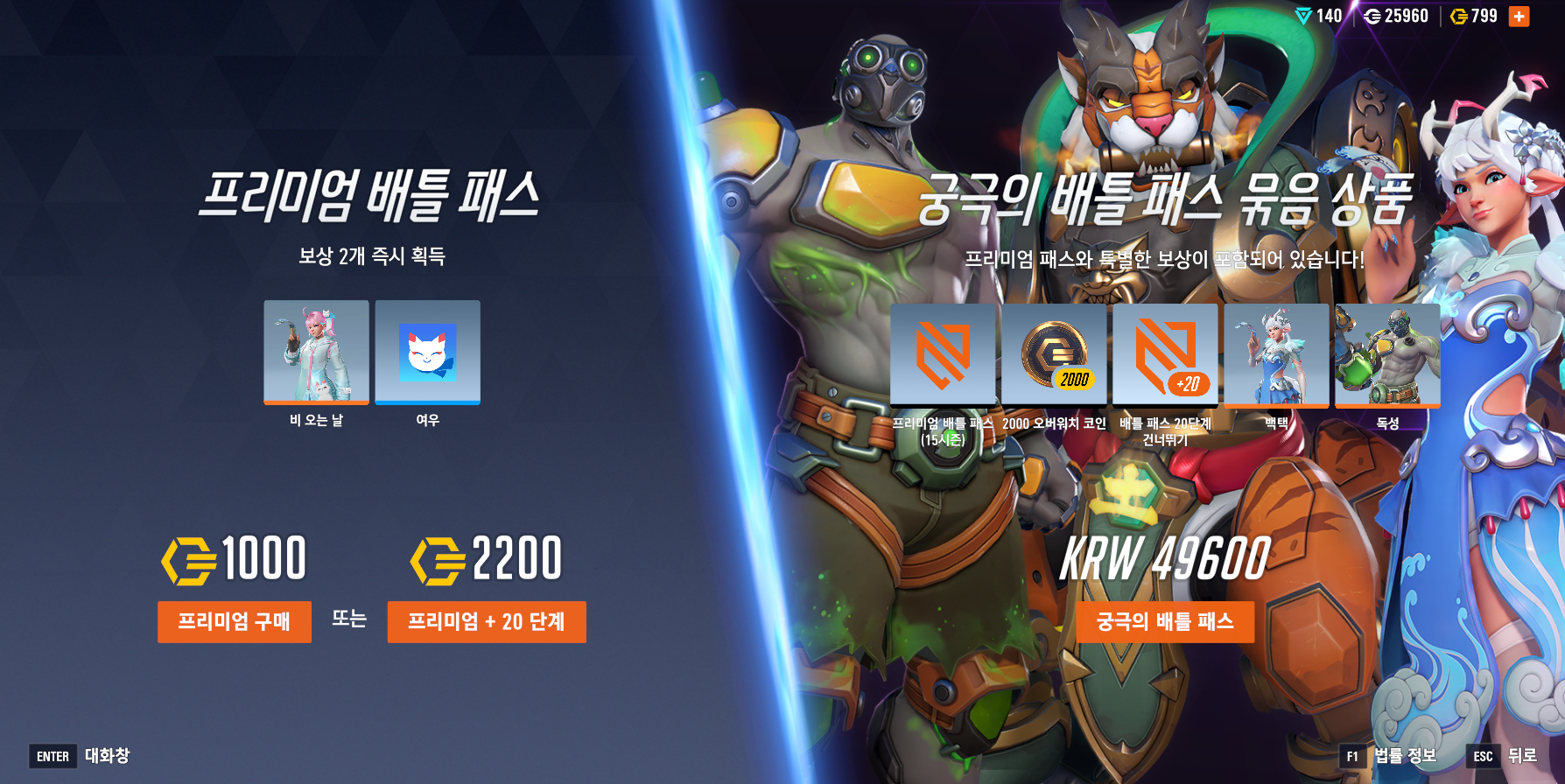1565x784 pixels.
Task: Select the 비 오는 날 reward thumbnail
Action: 316,353
